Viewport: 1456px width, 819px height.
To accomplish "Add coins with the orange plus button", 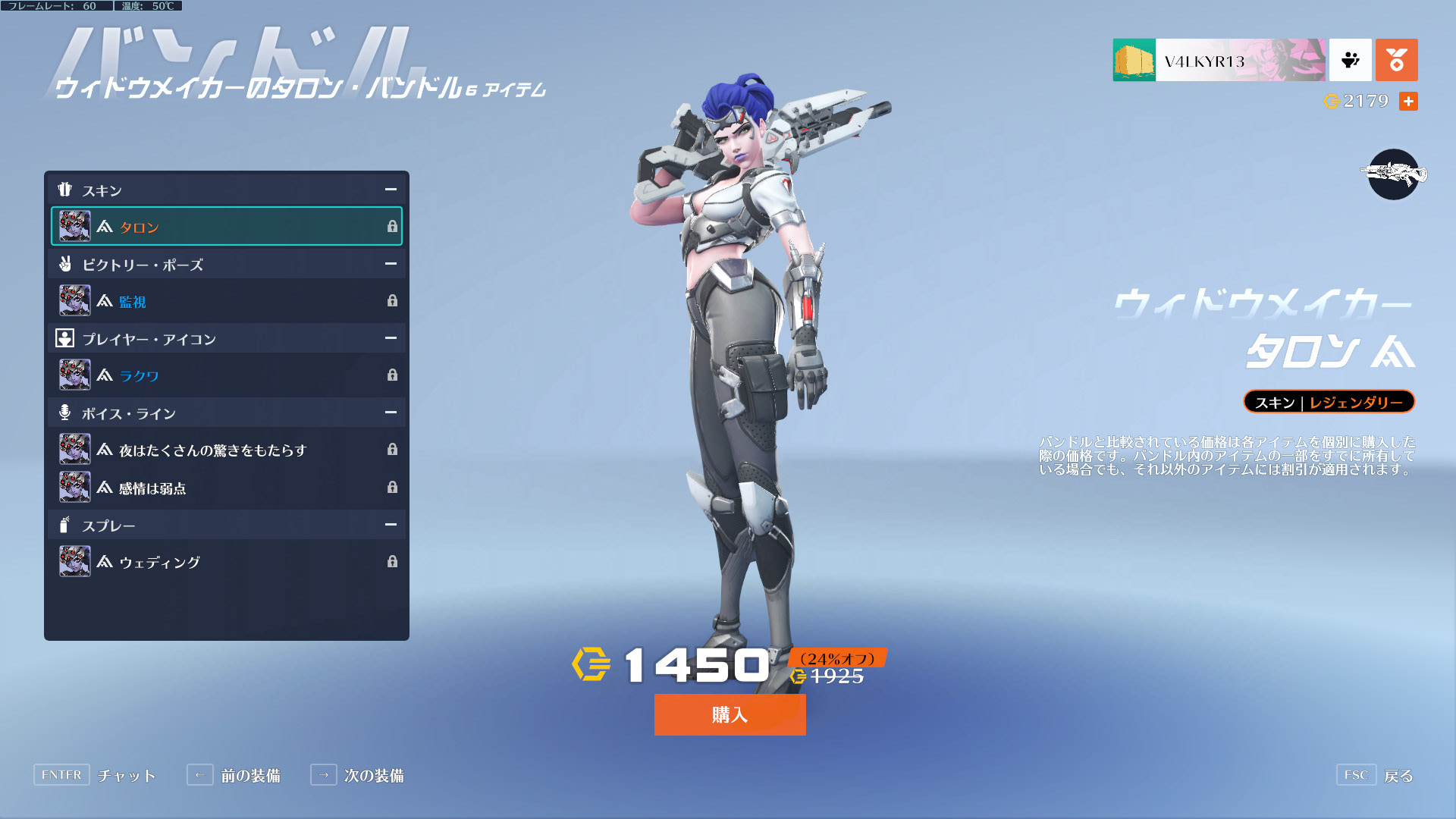I will [x=1408, y=102].
